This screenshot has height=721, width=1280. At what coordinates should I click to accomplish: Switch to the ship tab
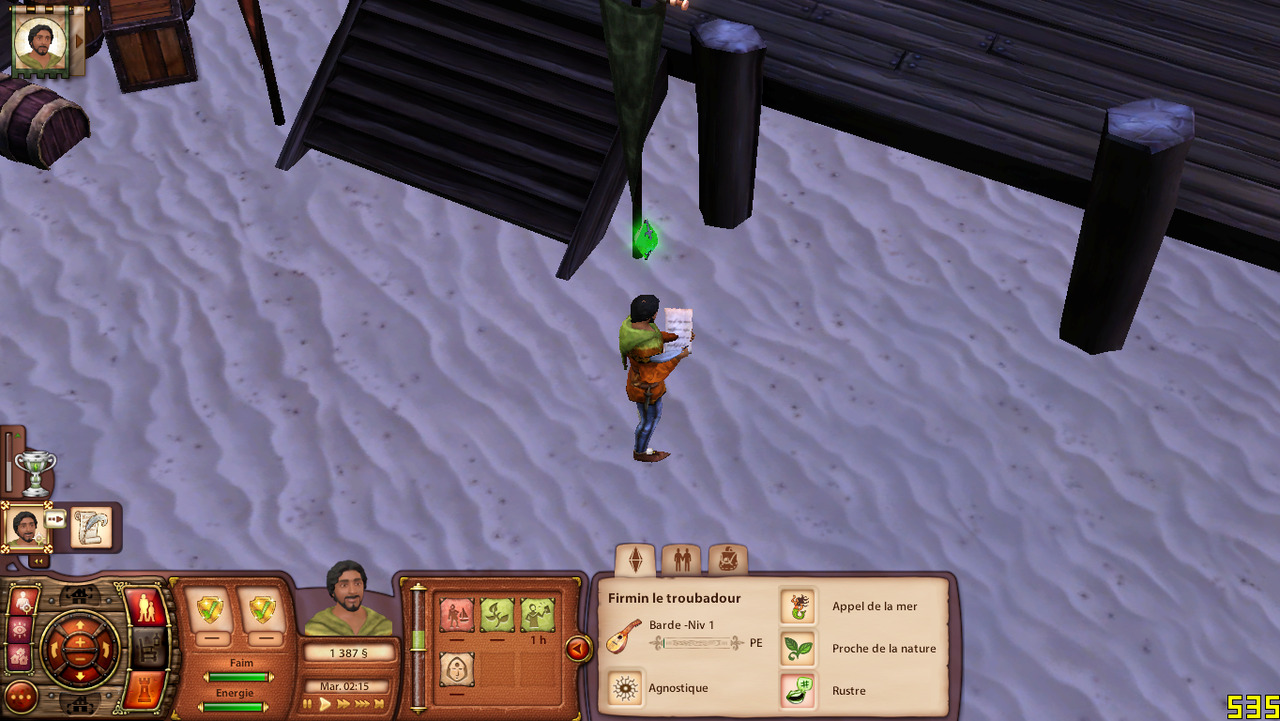727,560
